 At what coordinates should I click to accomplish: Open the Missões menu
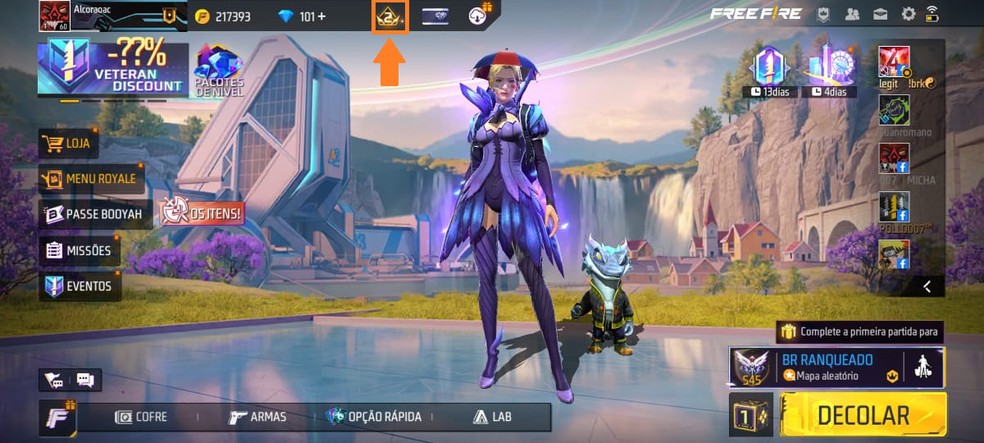78,250
